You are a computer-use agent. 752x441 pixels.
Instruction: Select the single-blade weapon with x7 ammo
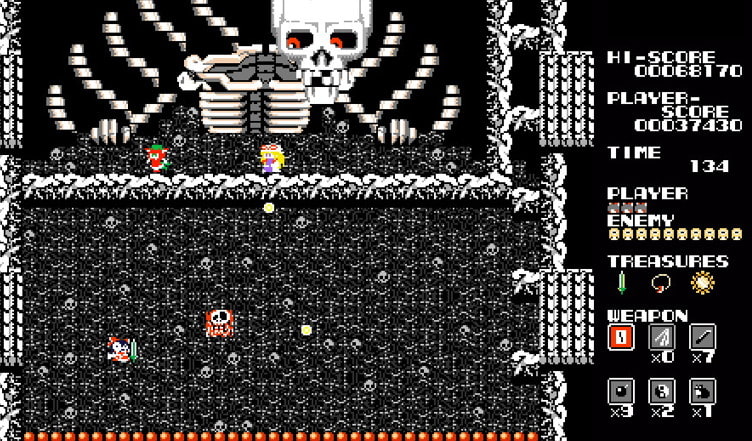703,337
